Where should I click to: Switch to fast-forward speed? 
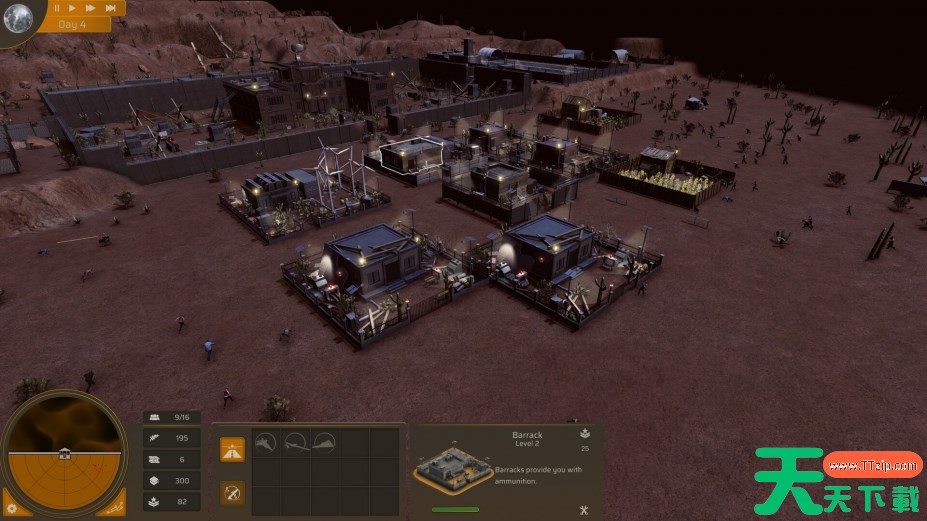(90, 8)
